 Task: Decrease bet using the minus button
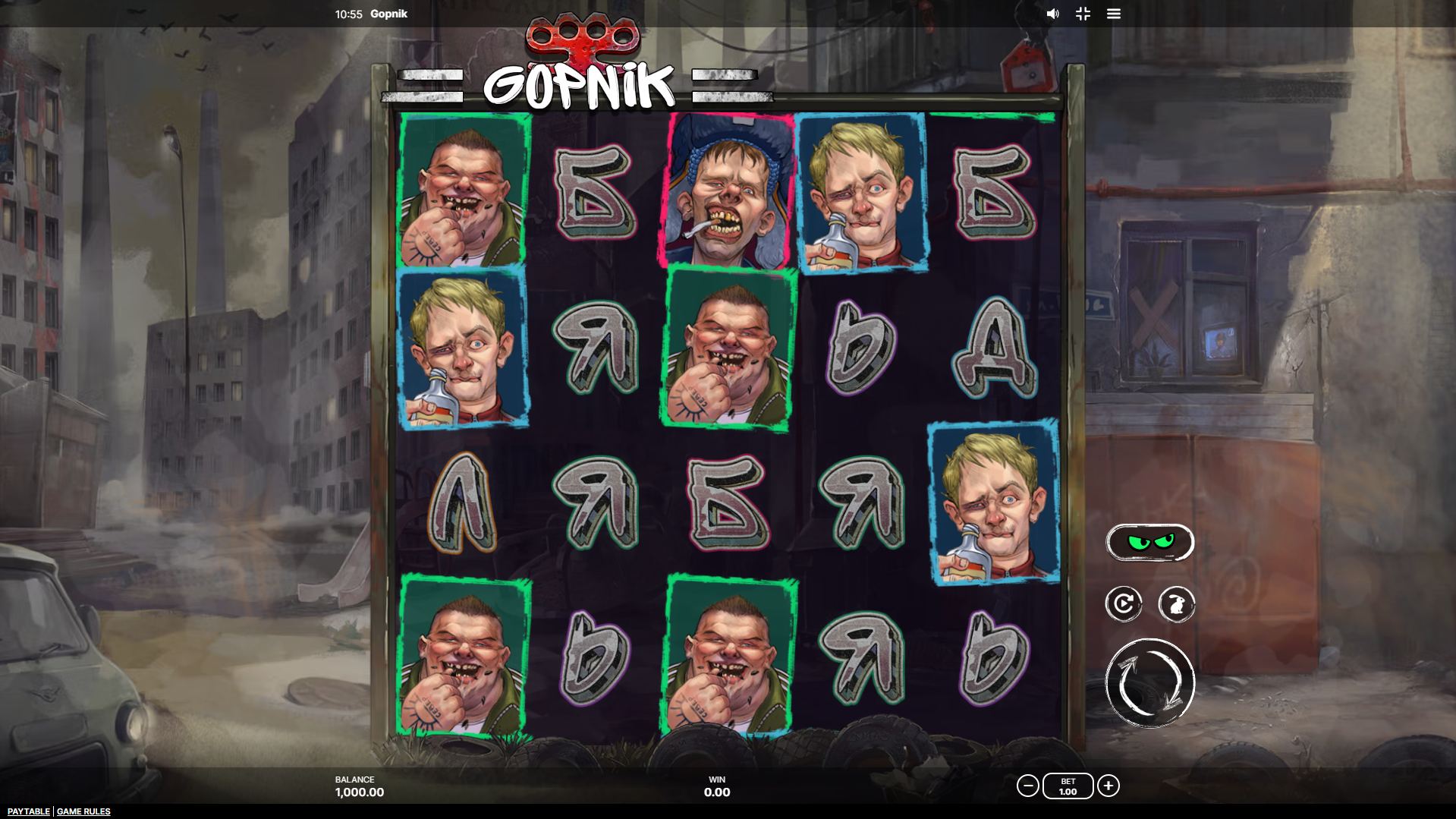tap(1028, 786)
